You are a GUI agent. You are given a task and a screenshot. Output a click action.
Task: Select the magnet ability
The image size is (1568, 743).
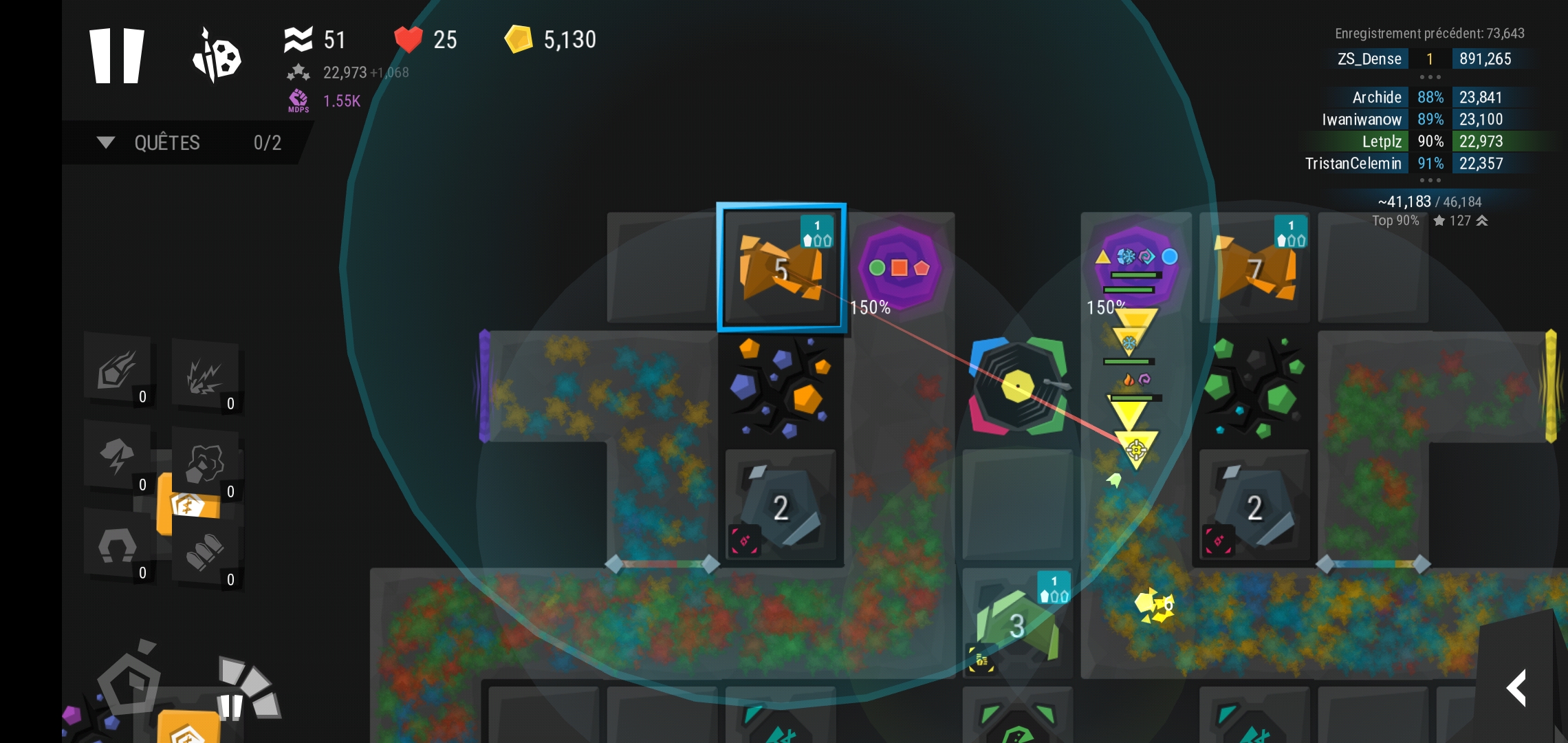coord(118,546)
